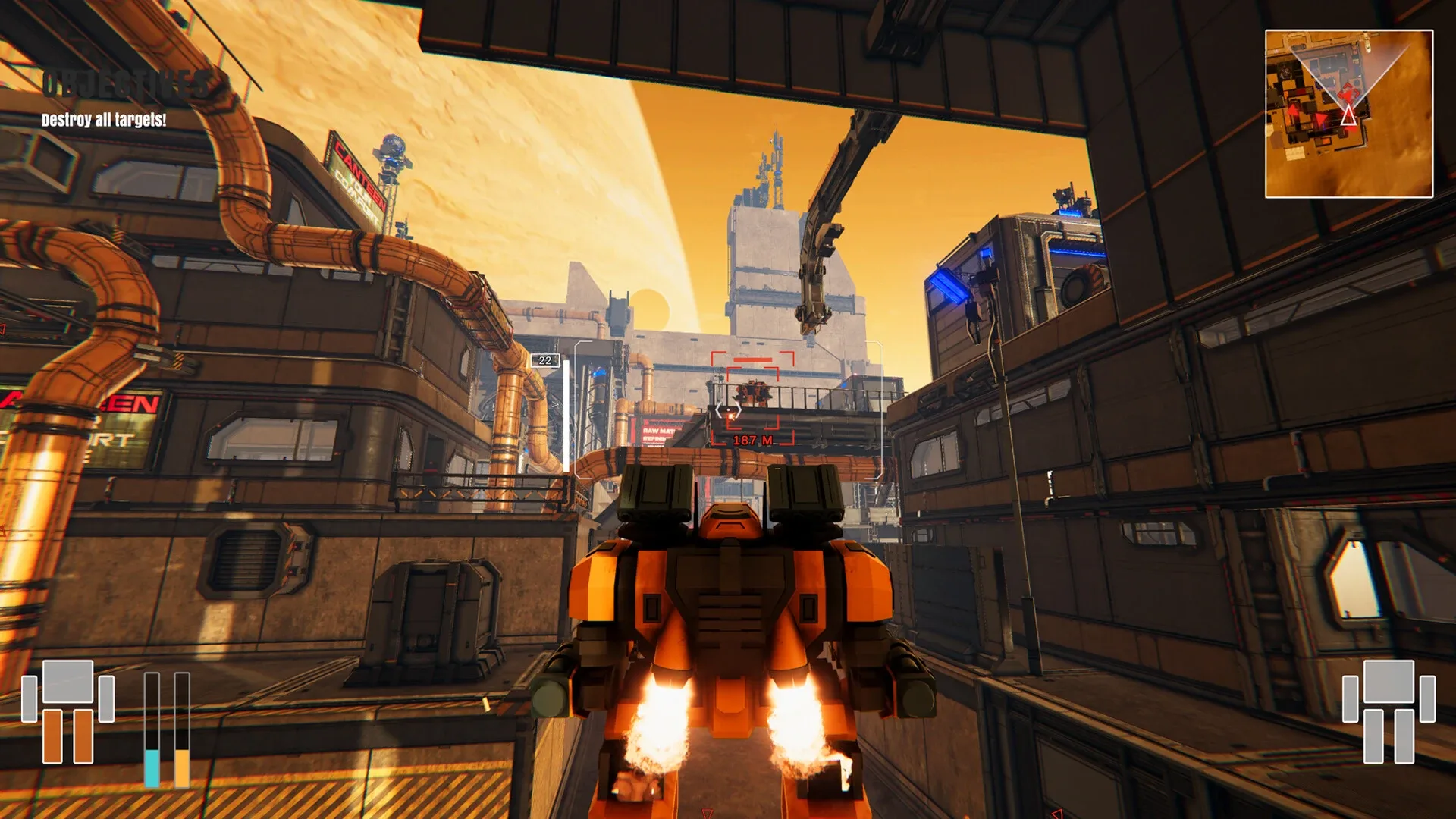
Task: Click the 187 M distance label under the reticle
Action: pos(753,441)
